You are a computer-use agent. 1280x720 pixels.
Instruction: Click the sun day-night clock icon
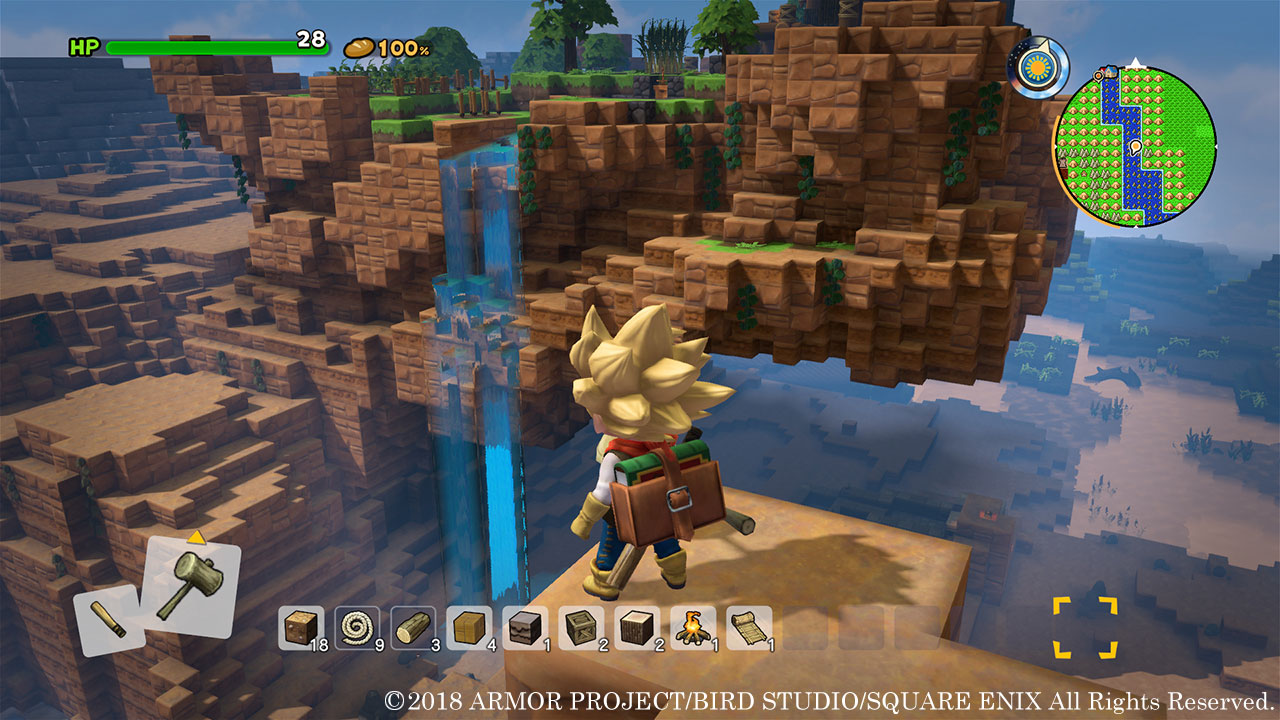(1036, 69)
